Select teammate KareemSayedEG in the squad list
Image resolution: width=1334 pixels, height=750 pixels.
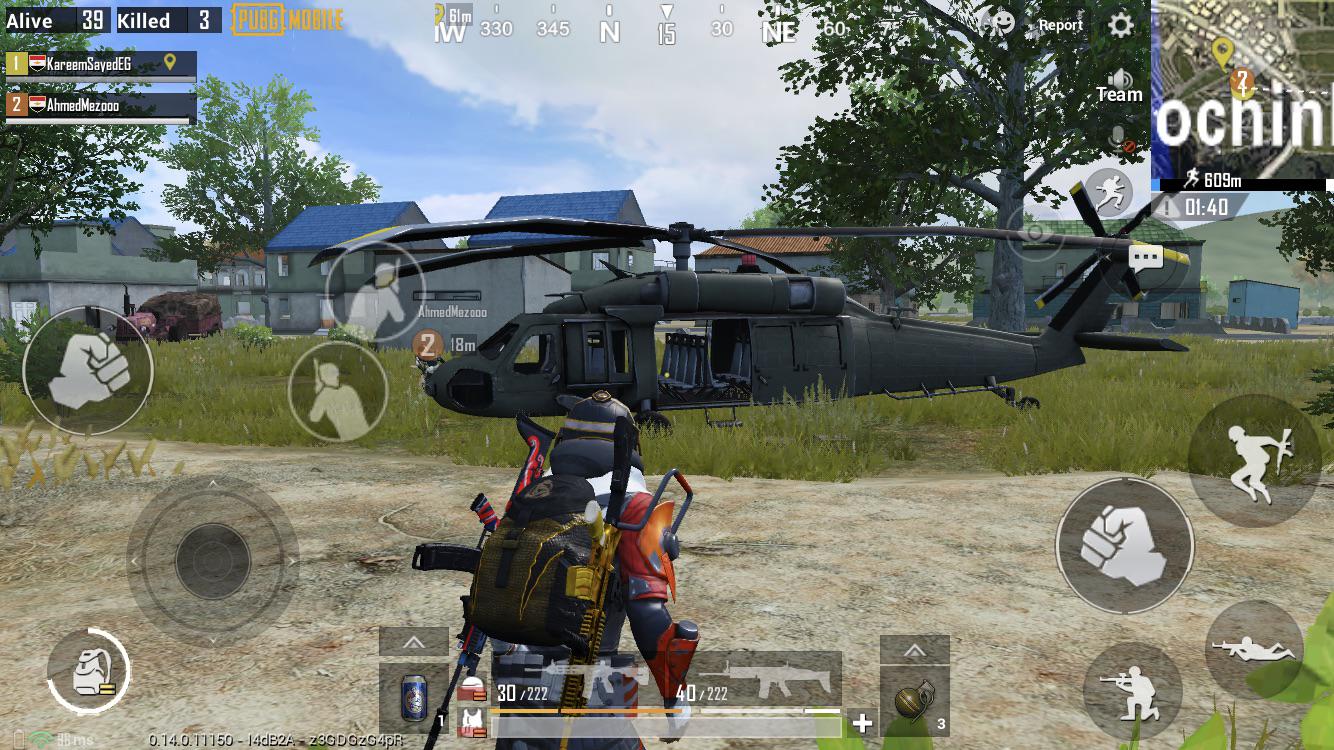point(100,65)
